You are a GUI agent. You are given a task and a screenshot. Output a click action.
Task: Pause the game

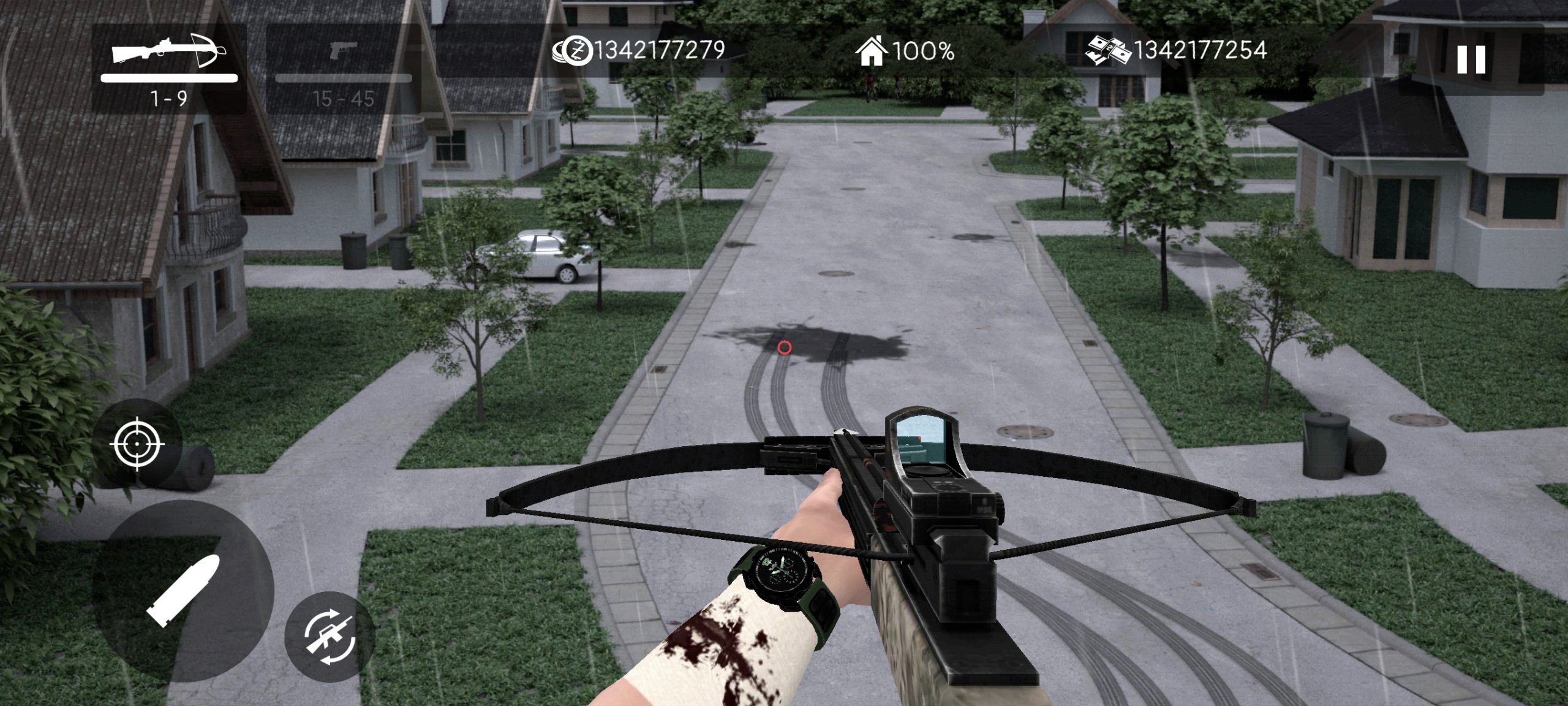1471,60
